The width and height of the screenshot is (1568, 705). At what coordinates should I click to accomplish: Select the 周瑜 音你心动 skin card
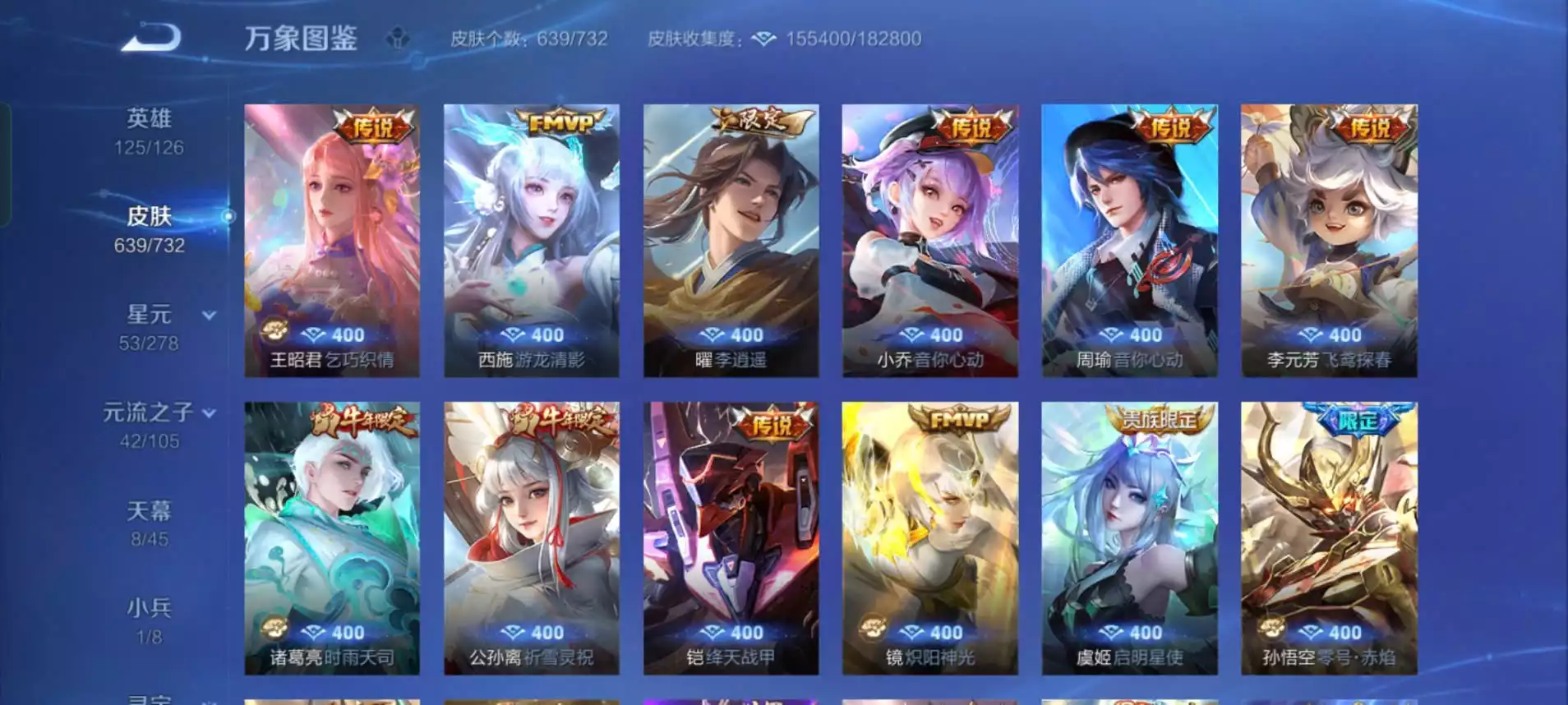[x=1129, y=240]
